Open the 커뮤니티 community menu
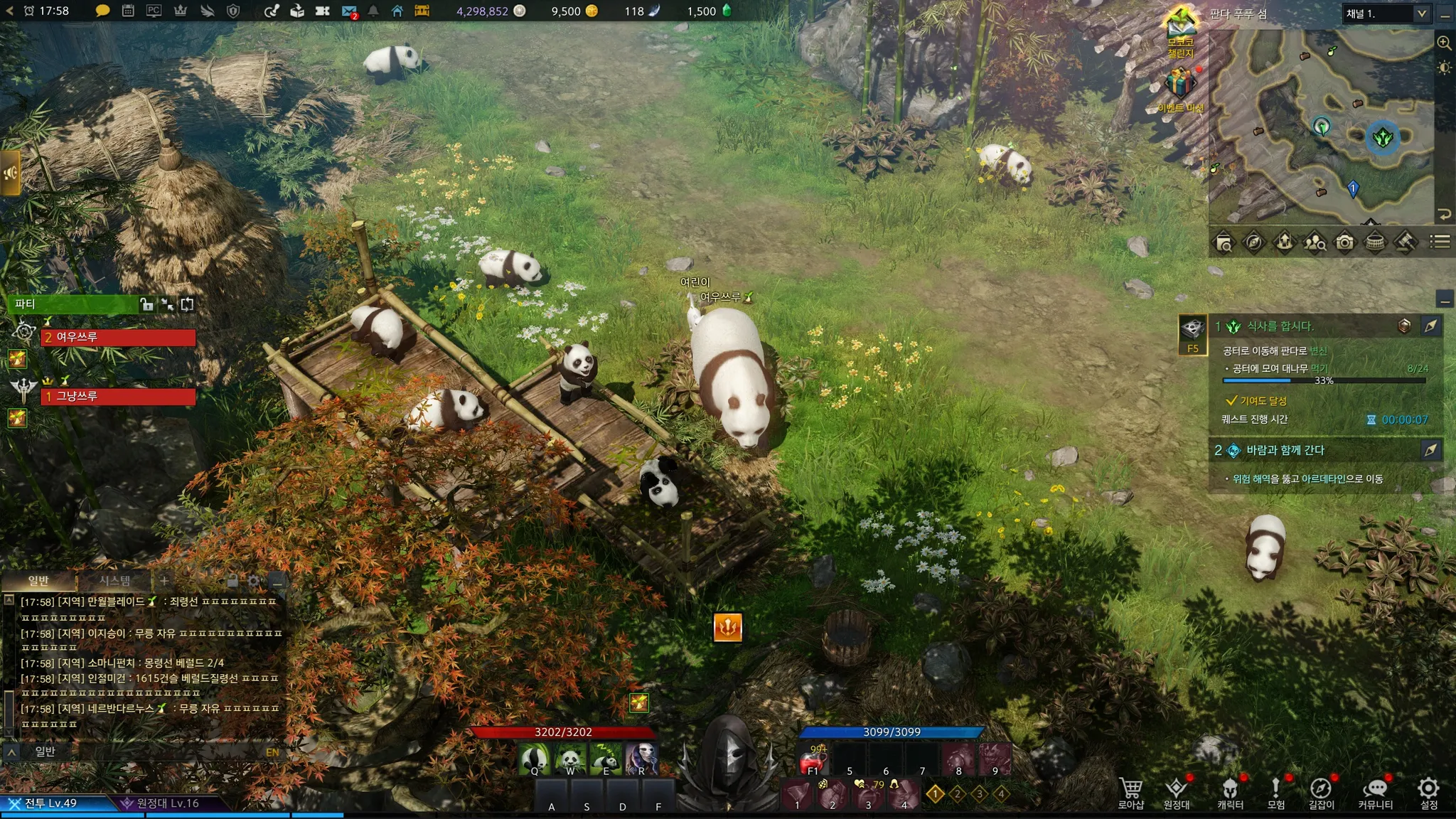Screen dimensions: 1456x819 (x=1375, y=792)
